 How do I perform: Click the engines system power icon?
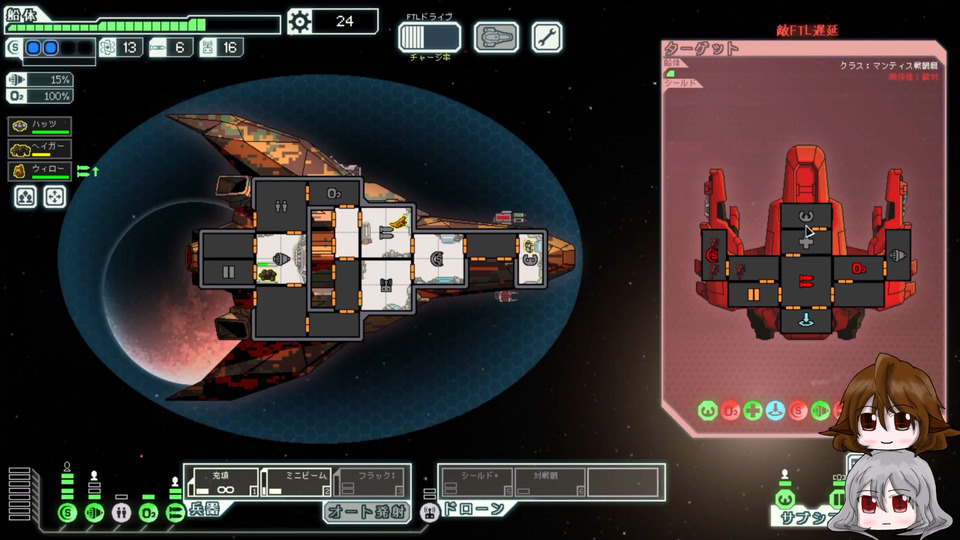95,514
